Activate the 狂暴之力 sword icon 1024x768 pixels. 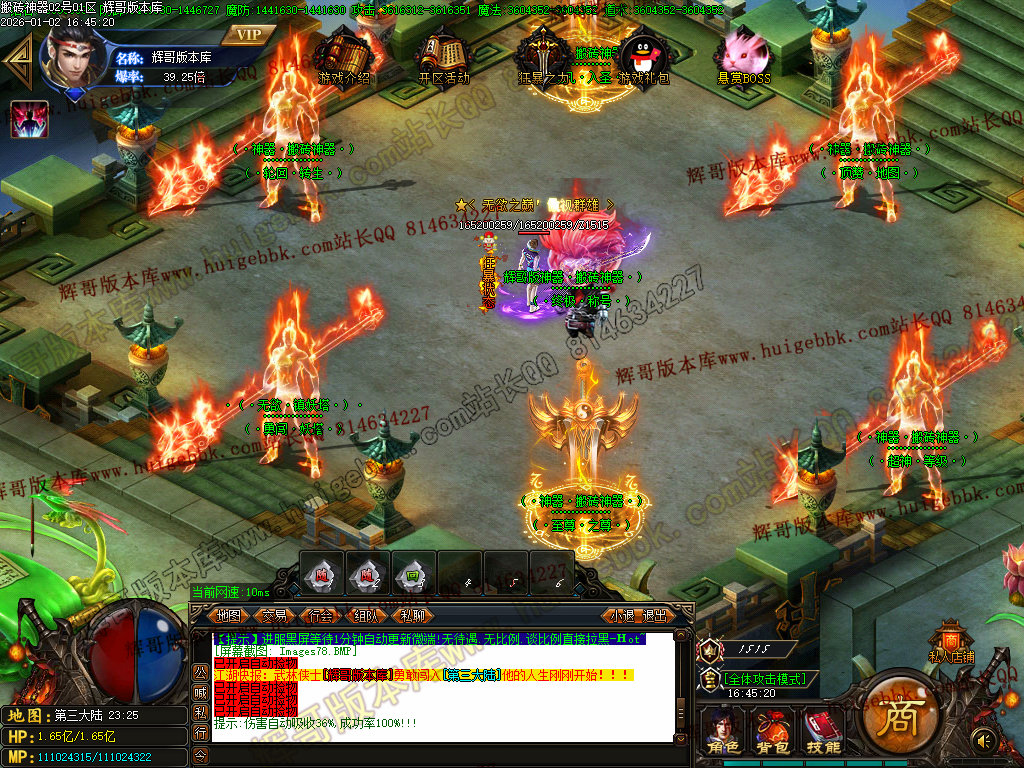pyautogui.click(x=541, y=56)
